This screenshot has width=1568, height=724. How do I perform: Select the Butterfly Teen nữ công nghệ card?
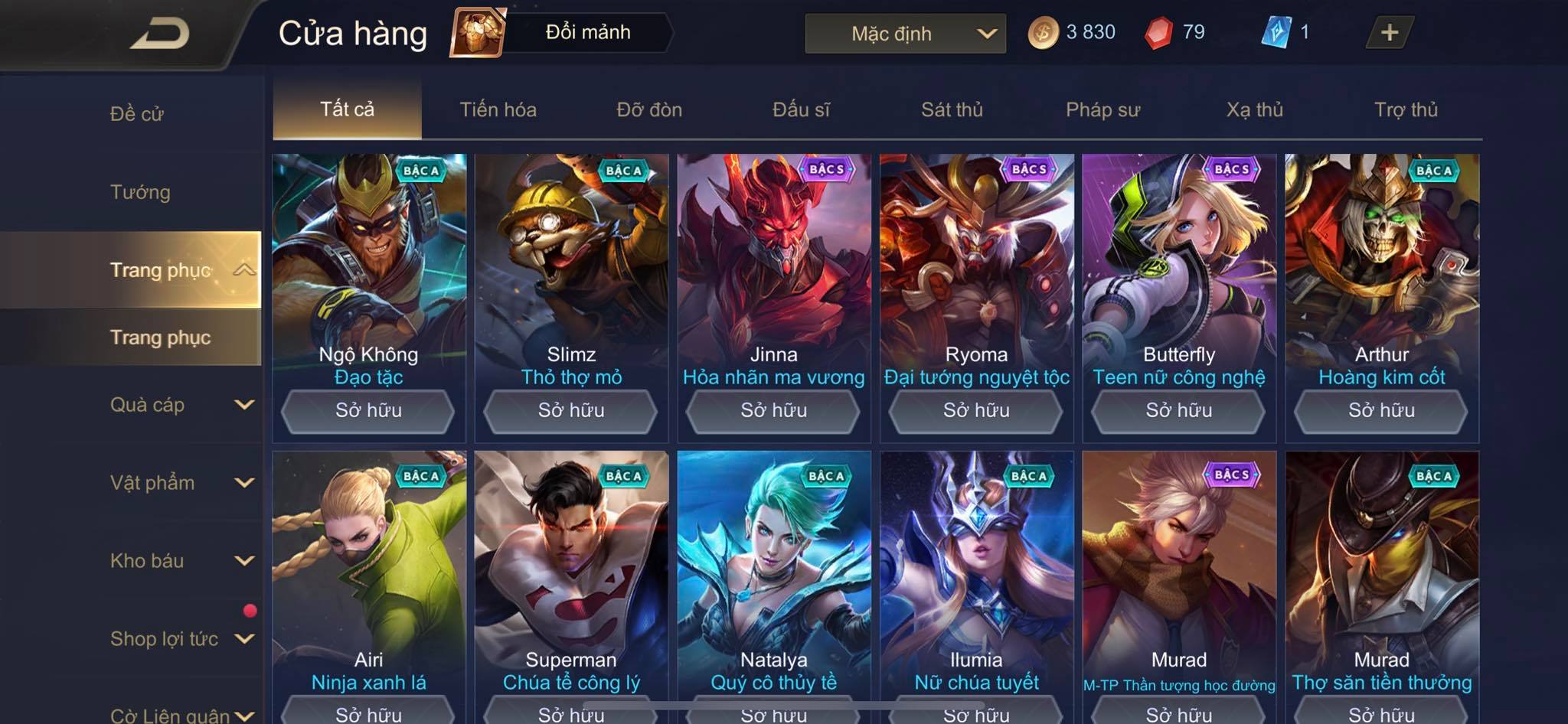(1179, 268)
